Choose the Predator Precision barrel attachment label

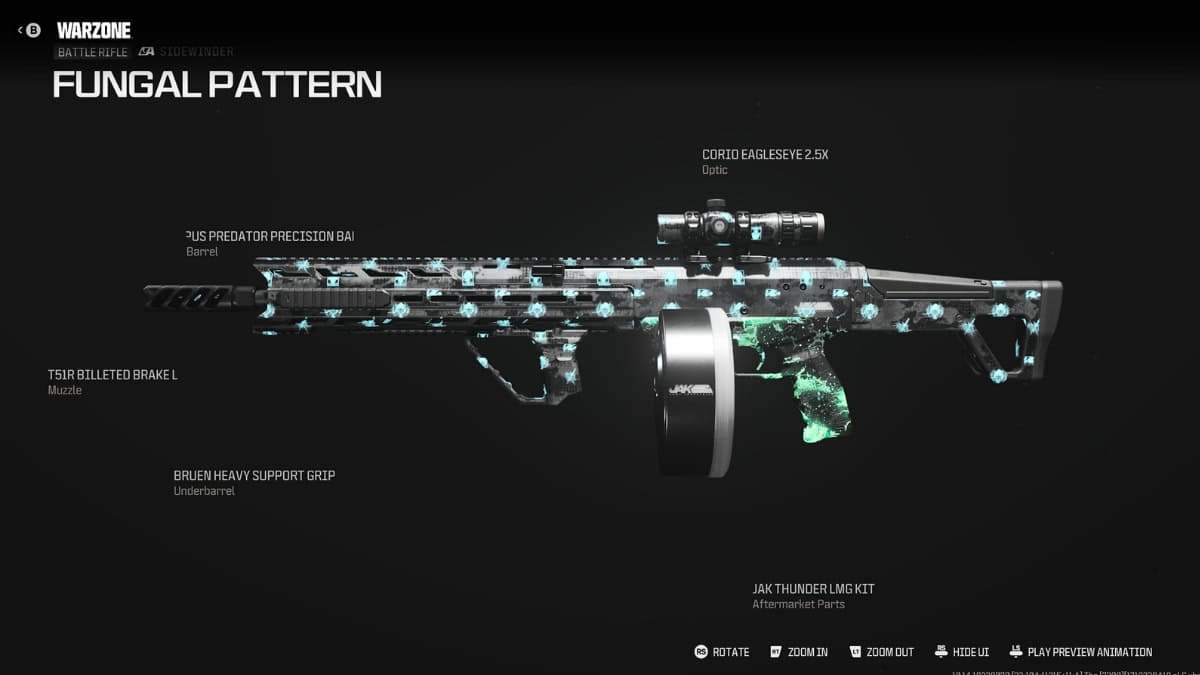270,236
